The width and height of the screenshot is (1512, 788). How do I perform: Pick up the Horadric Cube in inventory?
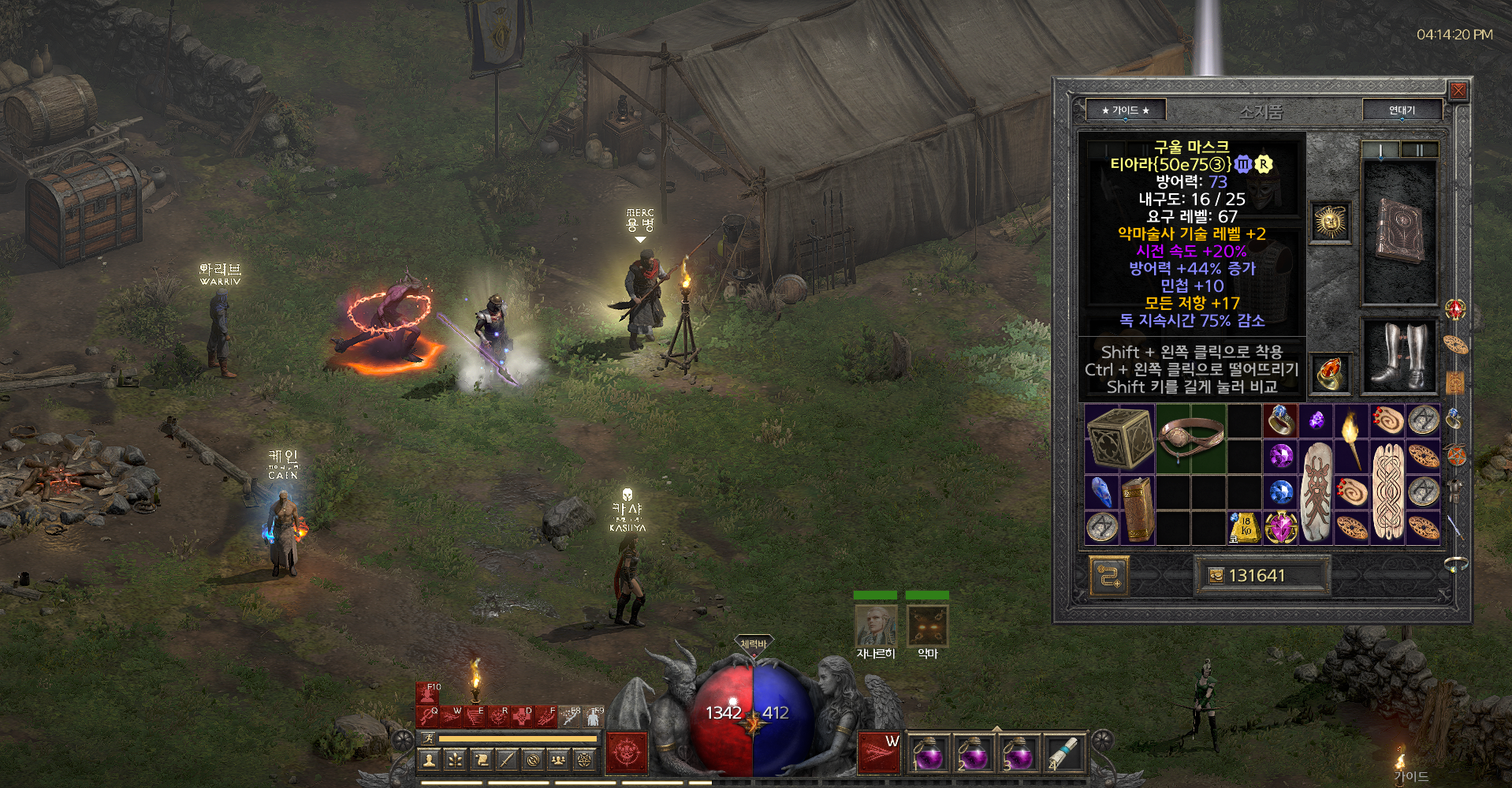click(1119, 439)
